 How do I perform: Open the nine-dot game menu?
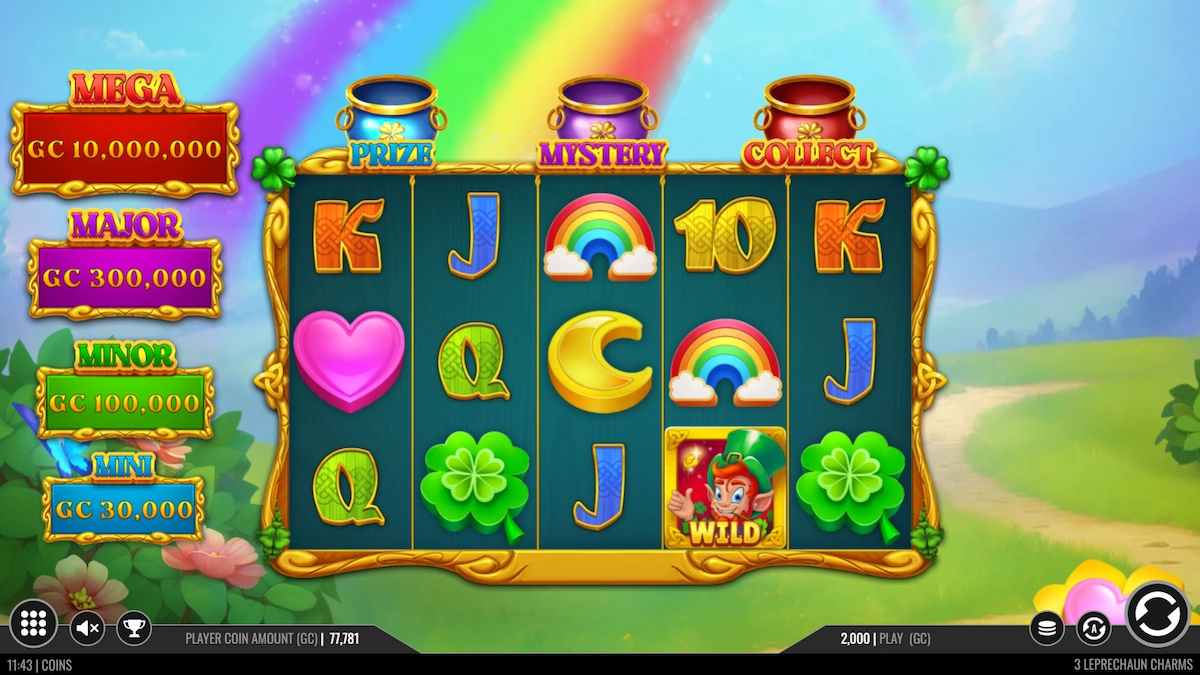coord(33,625)
